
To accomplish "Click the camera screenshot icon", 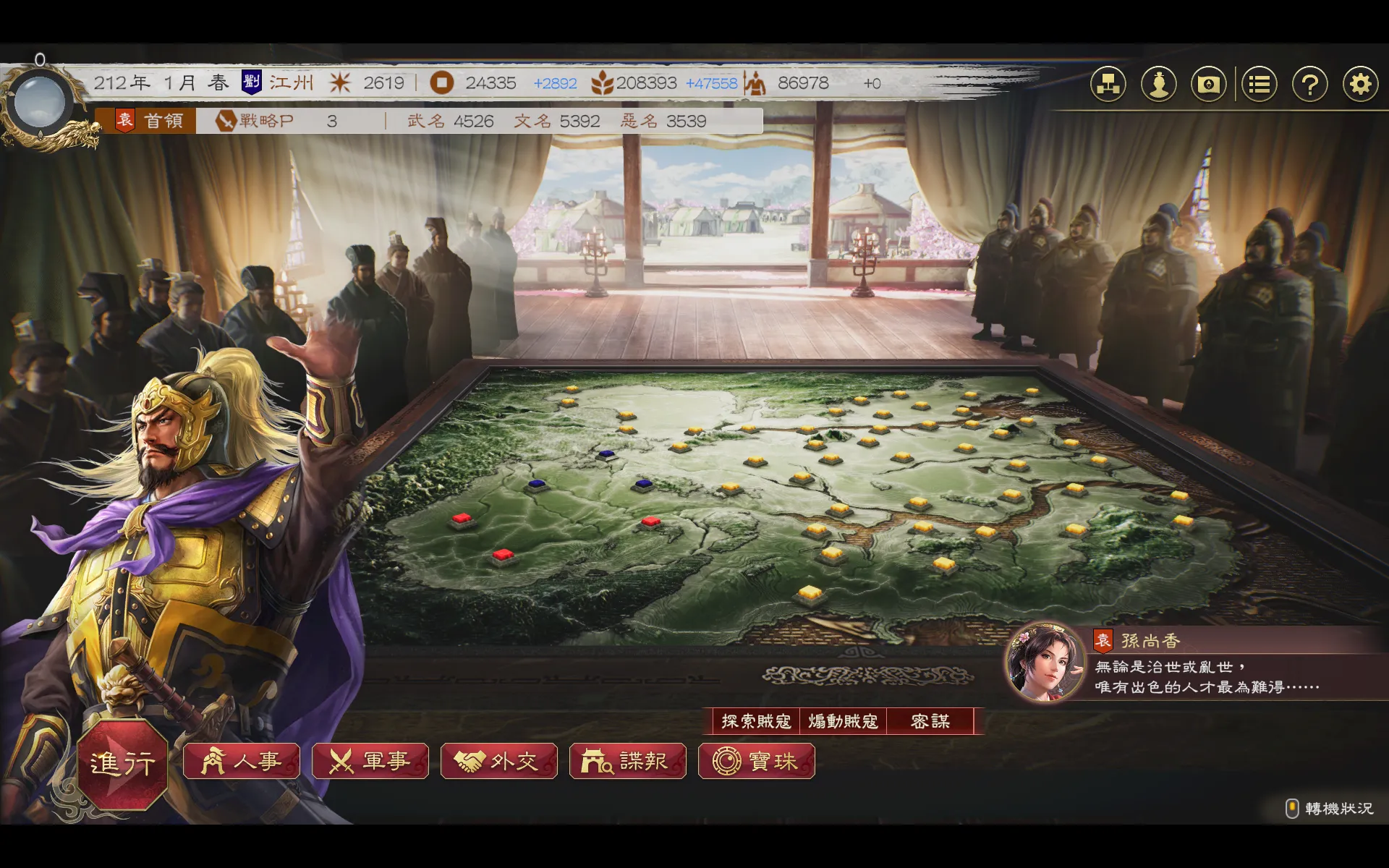I will pyautogui.click(x=1209, y=85).
